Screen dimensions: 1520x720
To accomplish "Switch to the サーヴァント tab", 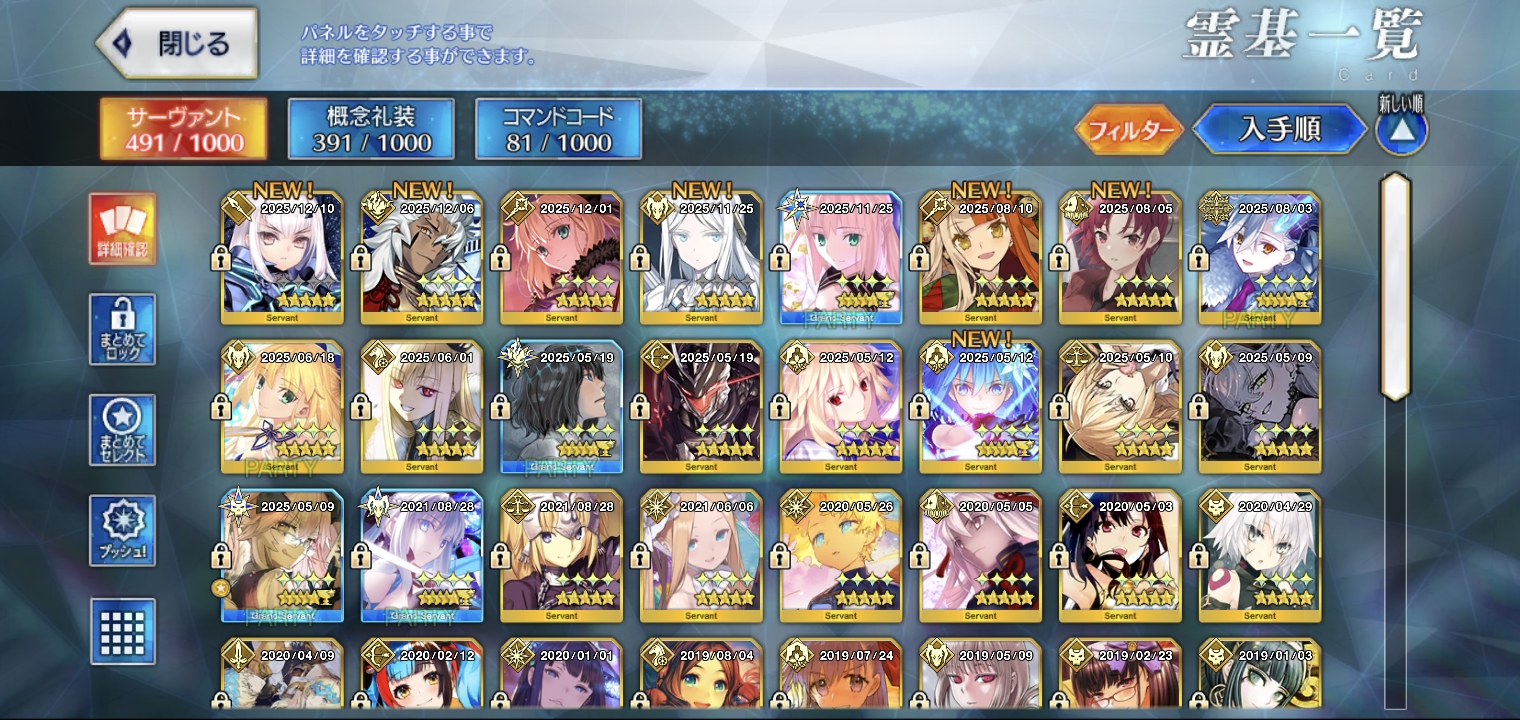I will tap(184, 129).
